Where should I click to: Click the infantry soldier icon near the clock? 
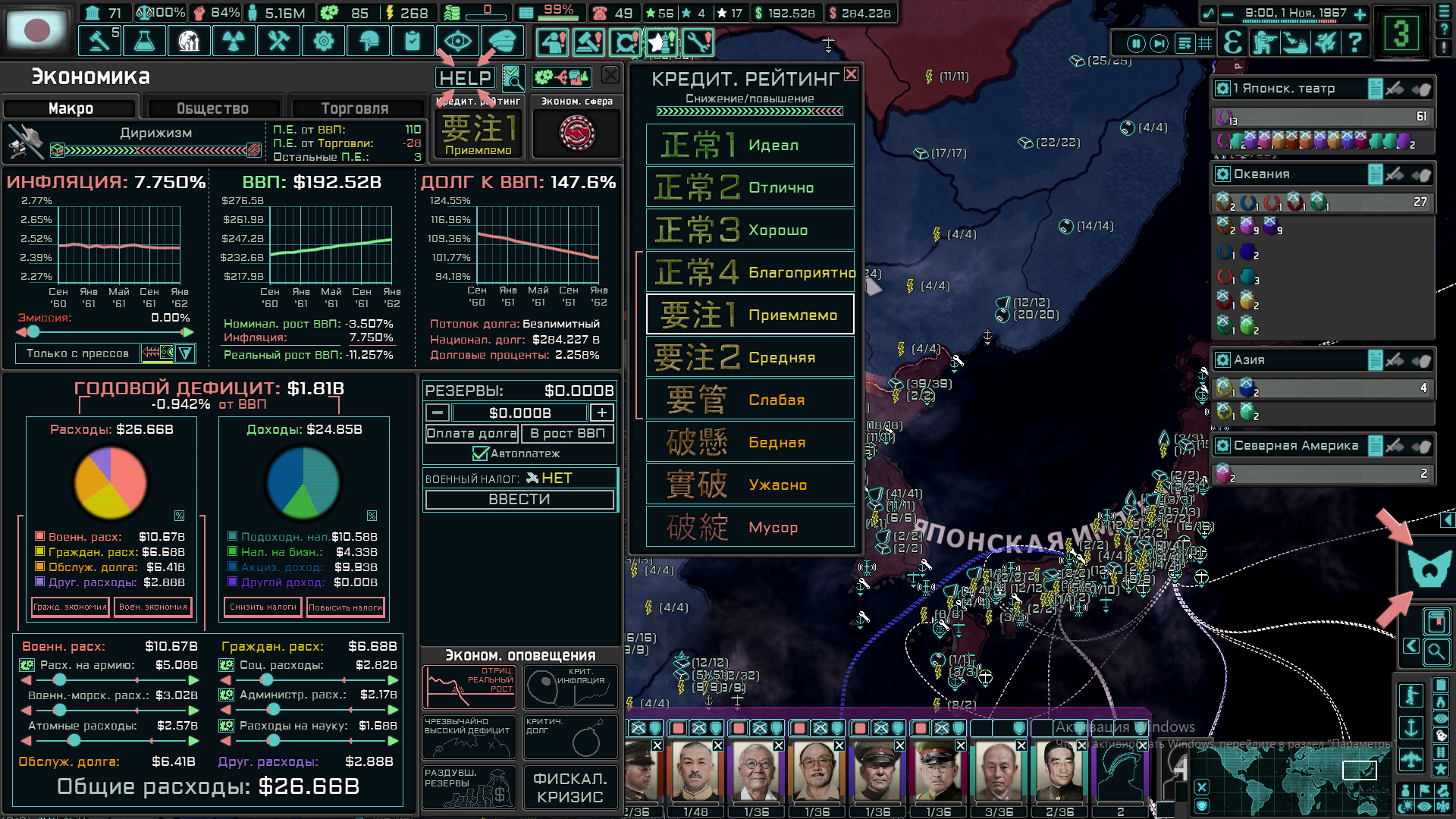[x=1264, y=42]
